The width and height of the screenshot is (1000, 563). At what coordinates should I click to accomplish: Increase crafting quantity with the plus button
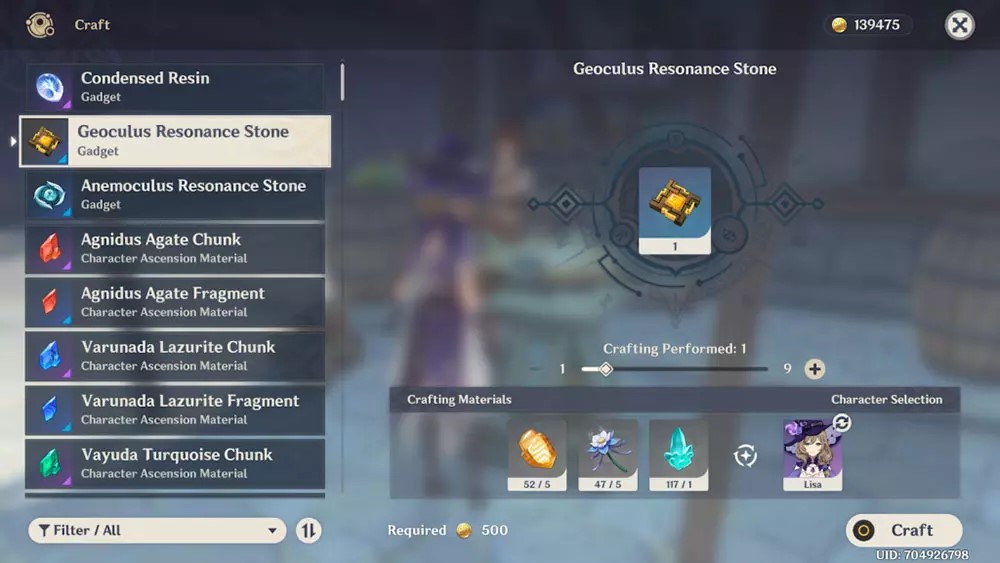[x=815, y=369]
